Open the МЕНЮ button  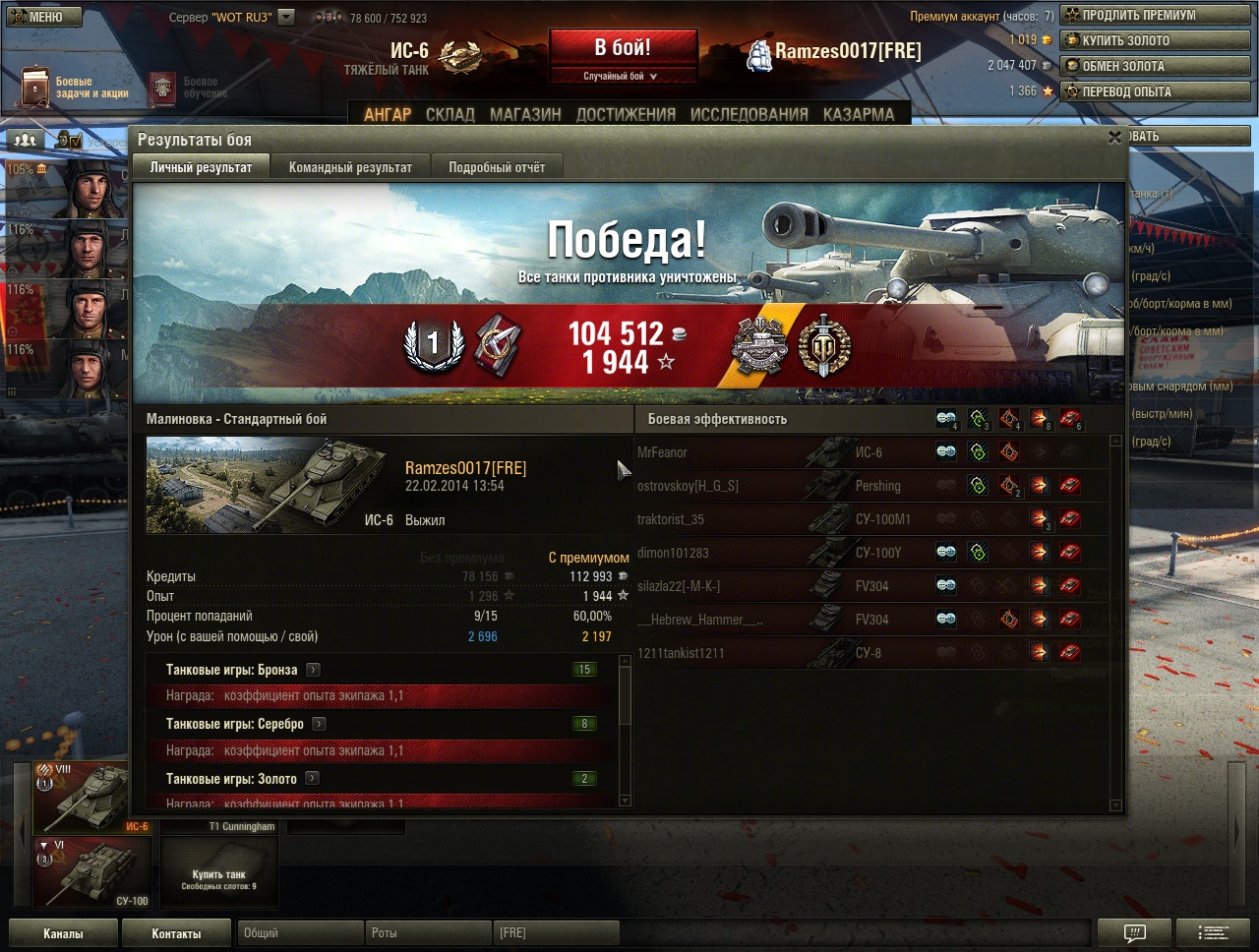pyautogui.click(x=43, y=17)
